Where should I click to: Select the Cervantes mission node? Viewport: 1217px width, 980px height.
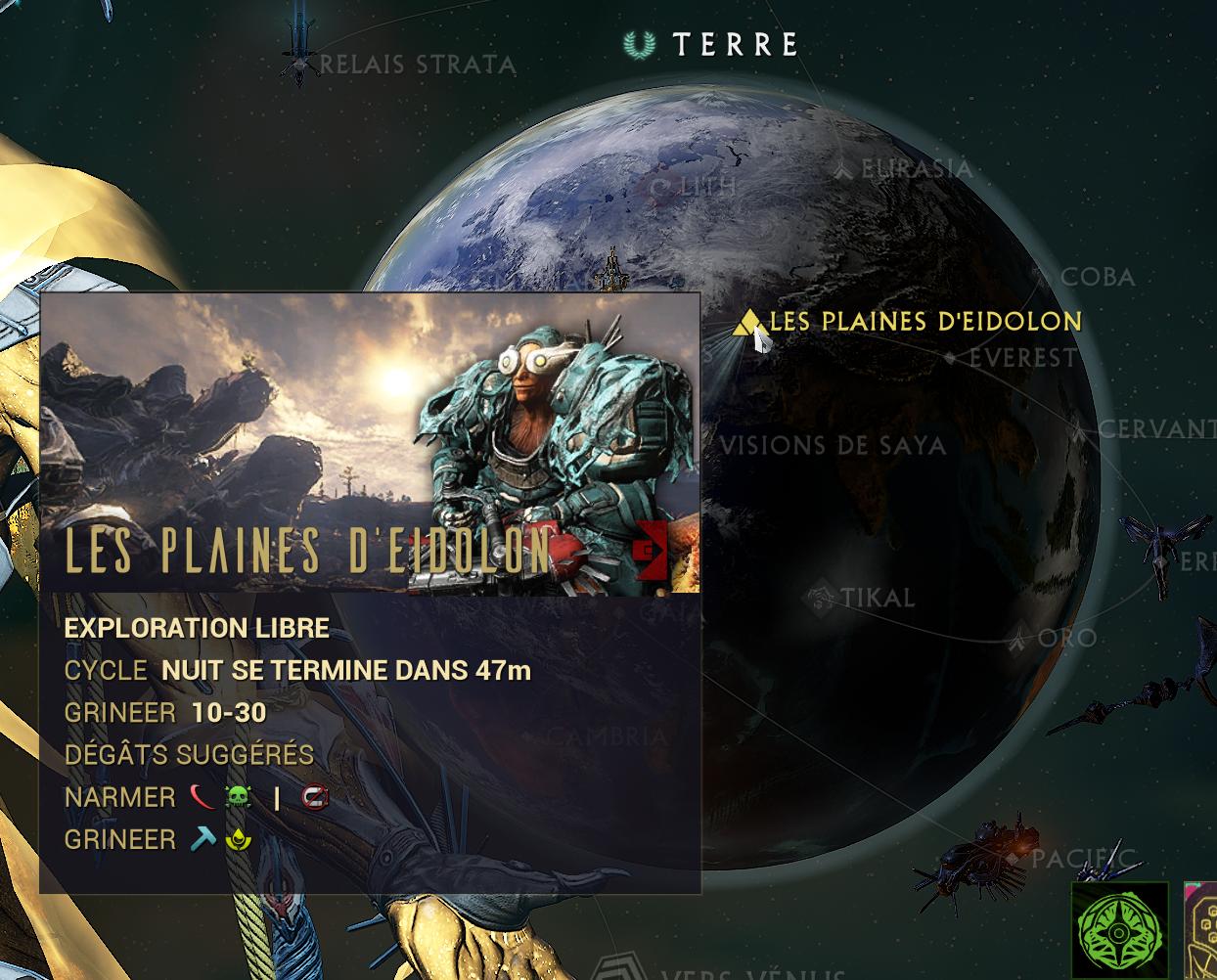pos(1080,429)
